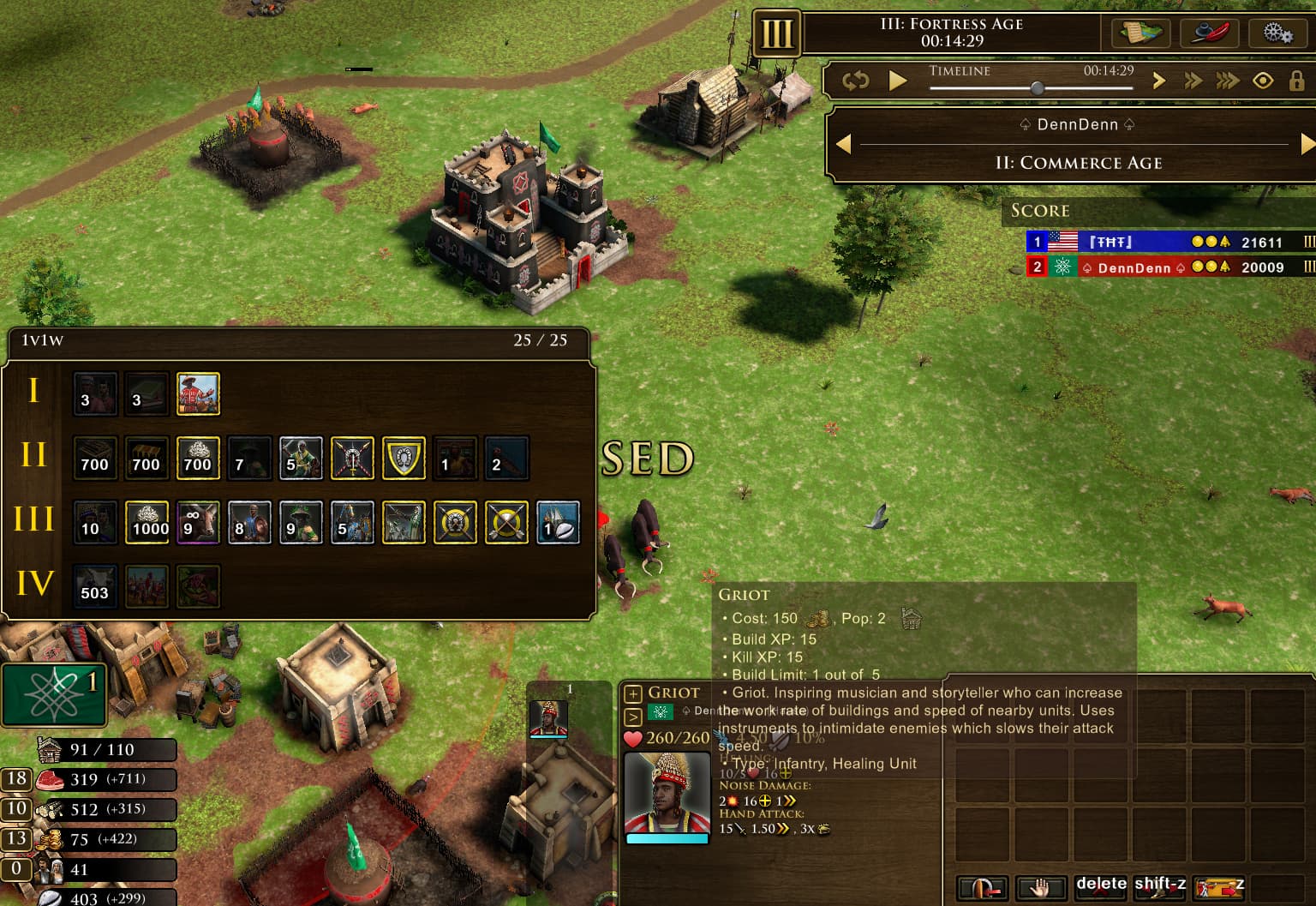The height and width of the screenshot is (906, 1316).
Task: Toggle the camera padlock
Action: click(x=1296, y=81)
